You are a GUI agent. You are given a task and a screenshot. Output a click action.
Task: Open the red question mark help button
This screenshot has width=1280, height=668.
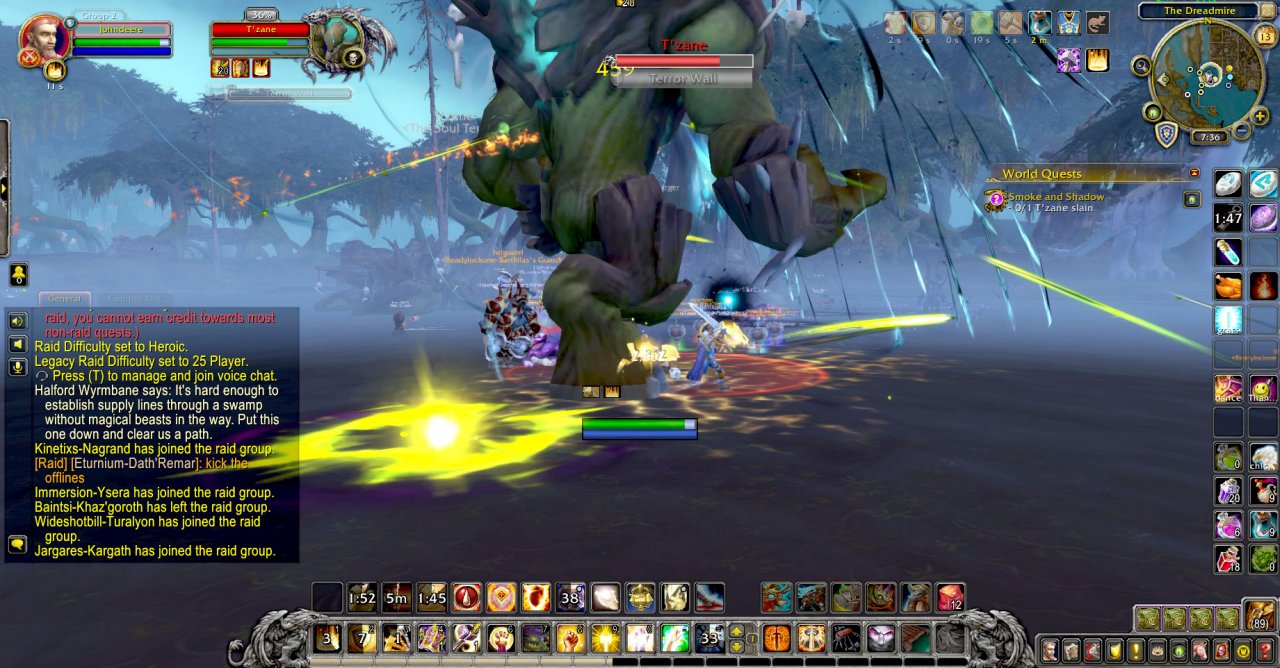tap(1263, 650)
